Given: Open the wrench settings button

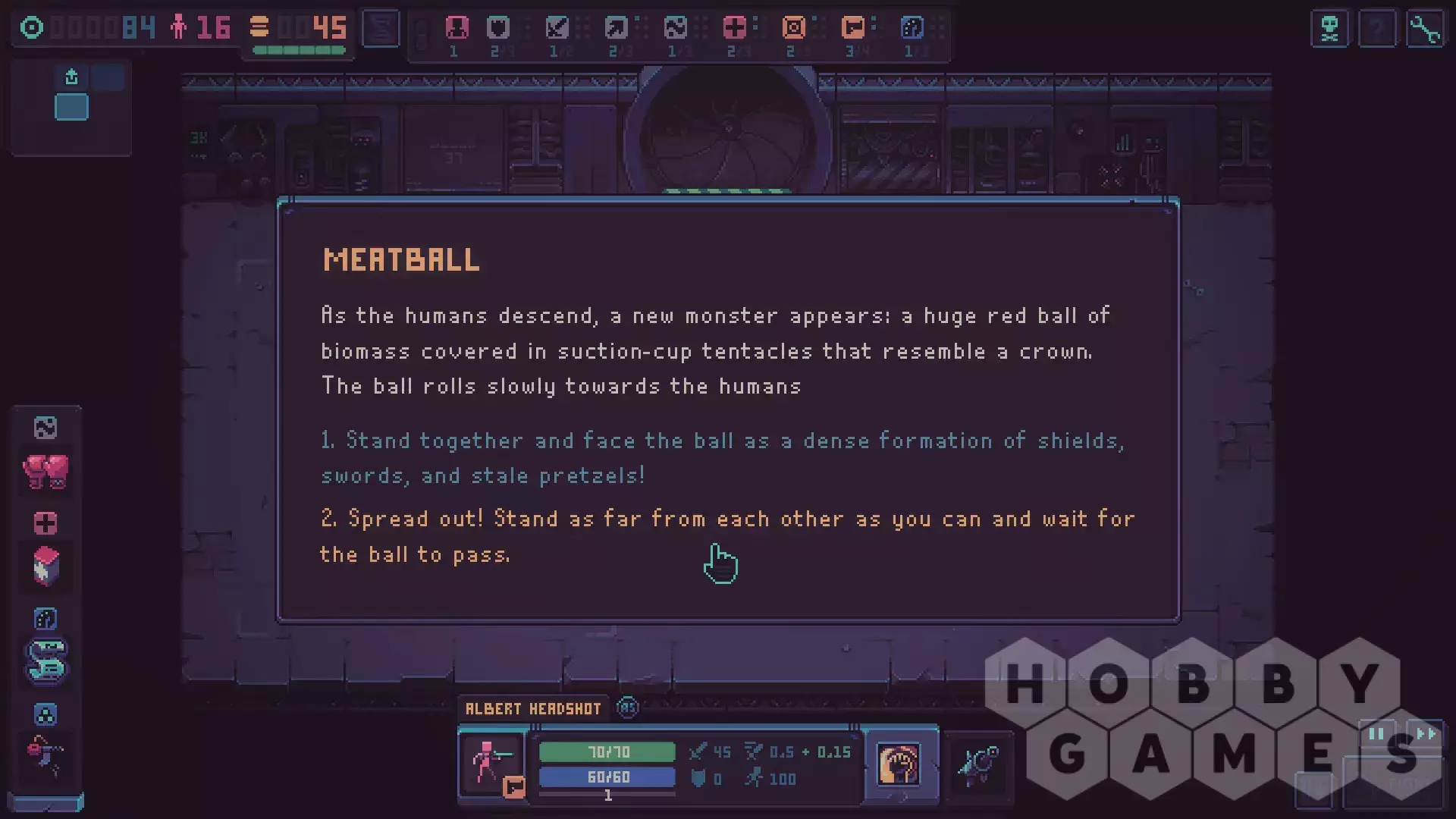Looking at the screenshot, I should coord(1425,30).
